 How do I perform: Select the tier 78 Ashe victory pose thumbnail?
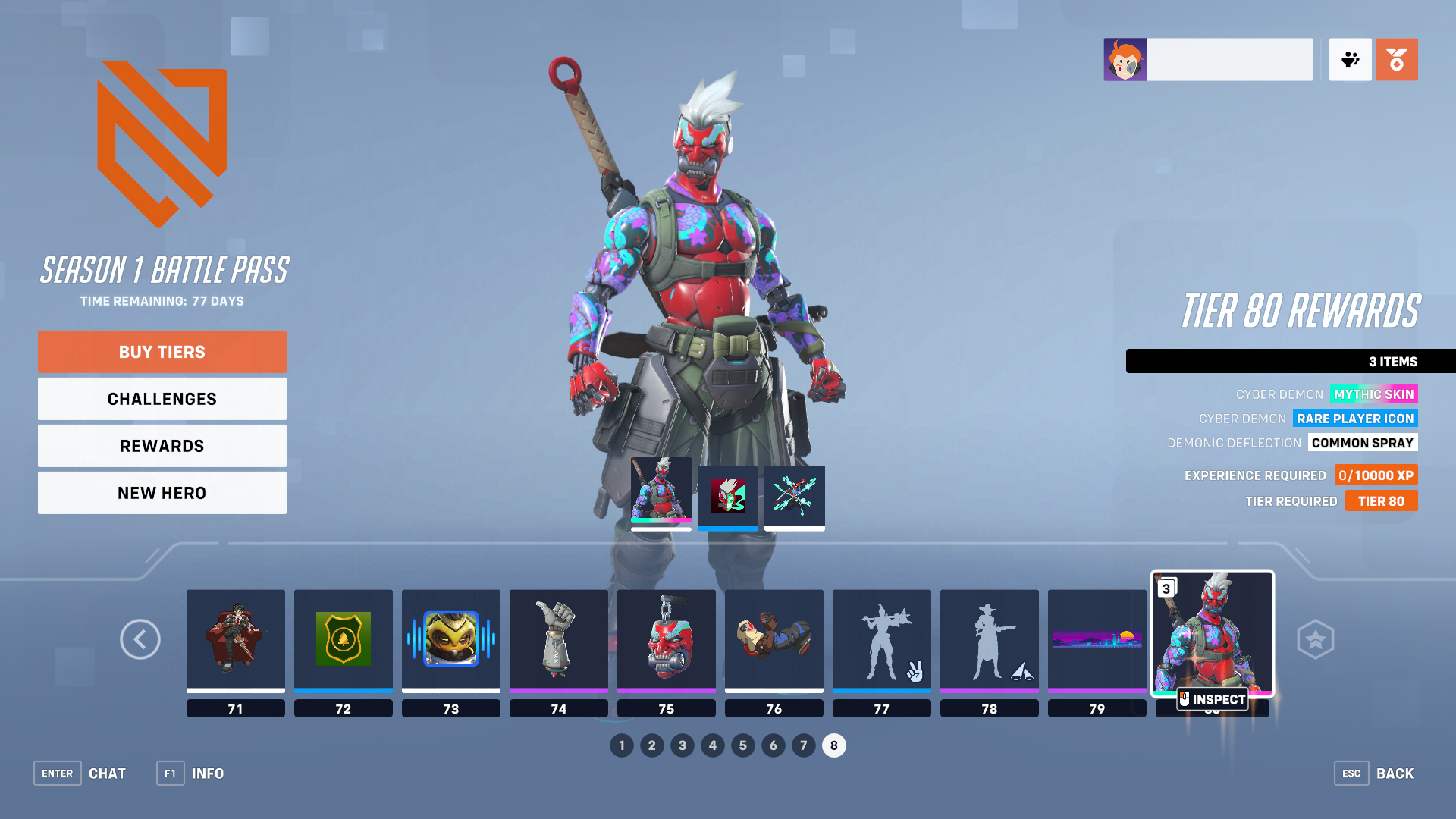pos(989,639)
